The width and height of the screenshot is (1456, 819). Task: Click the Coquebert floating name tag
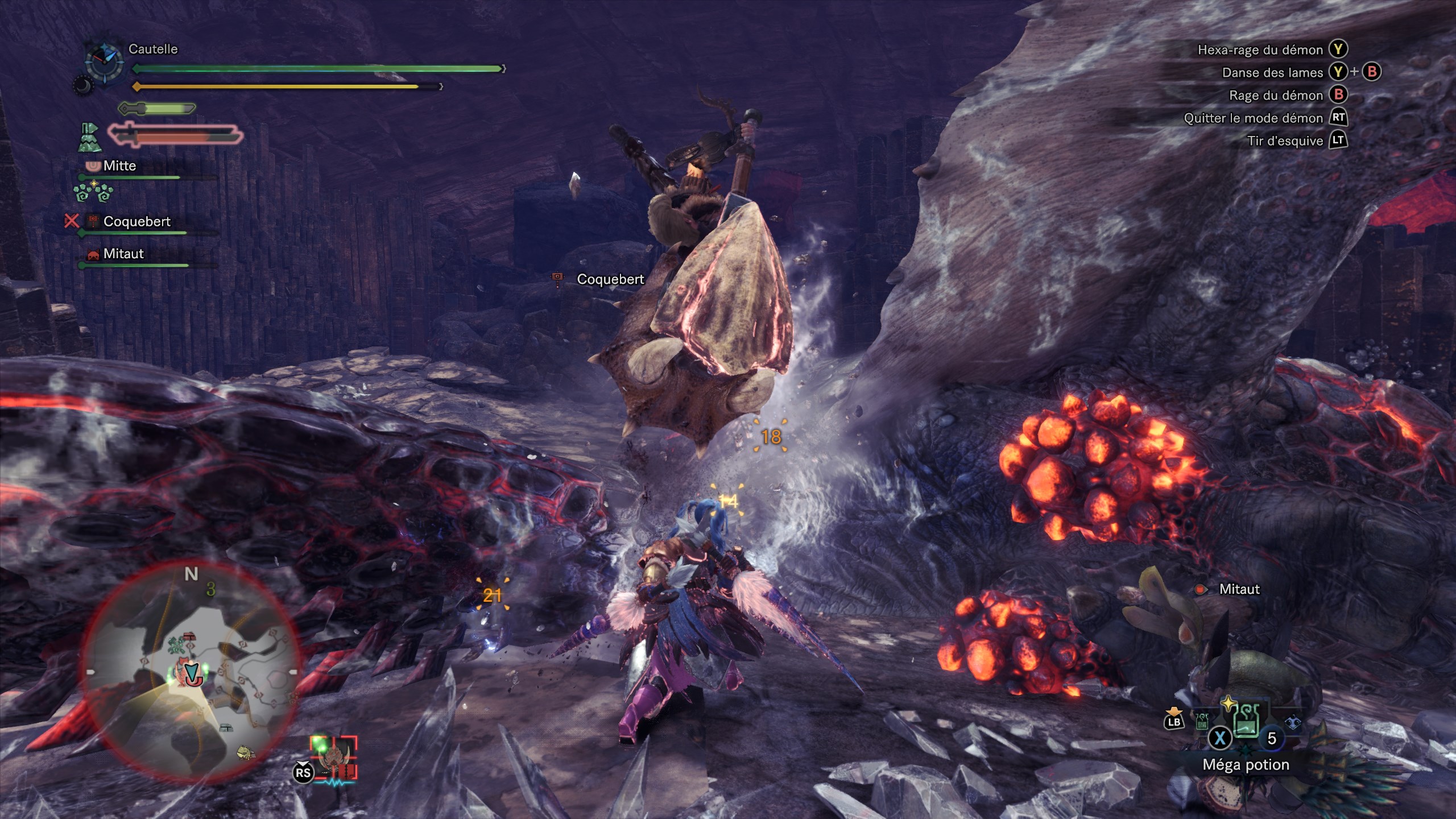(x=610, y=279)
